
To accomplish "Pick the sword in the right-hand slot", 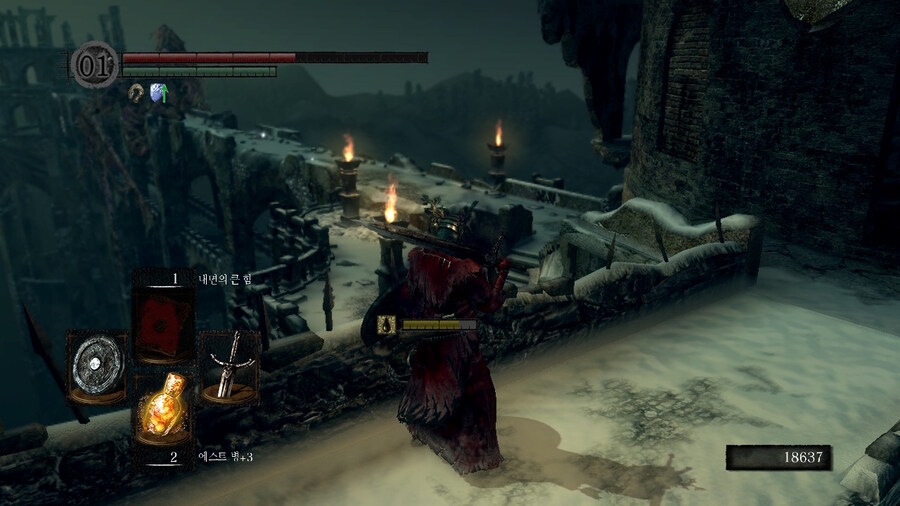I will tap(230, 366).
